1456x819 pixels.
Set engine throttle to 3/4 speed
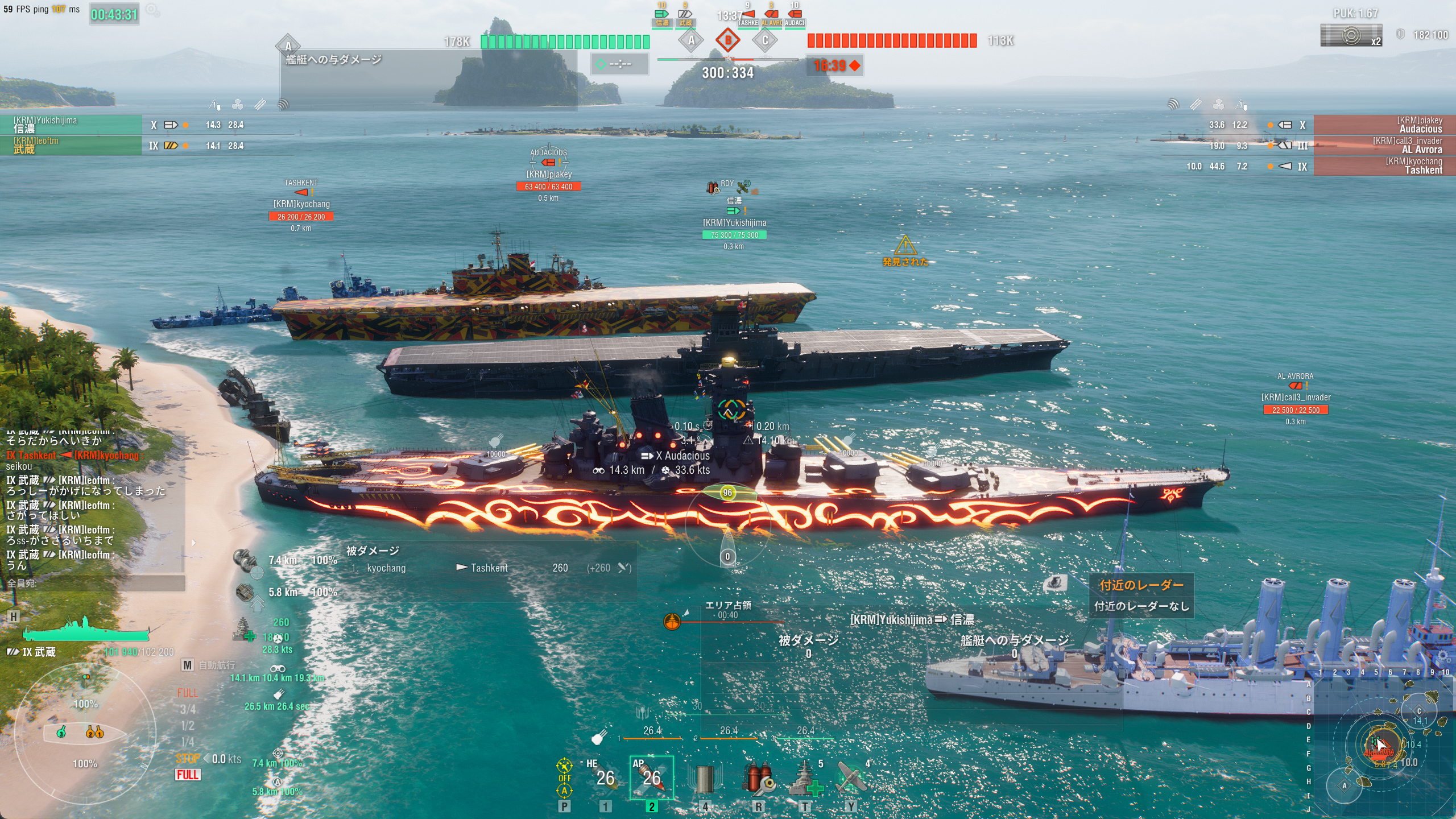tap(187, 709)
